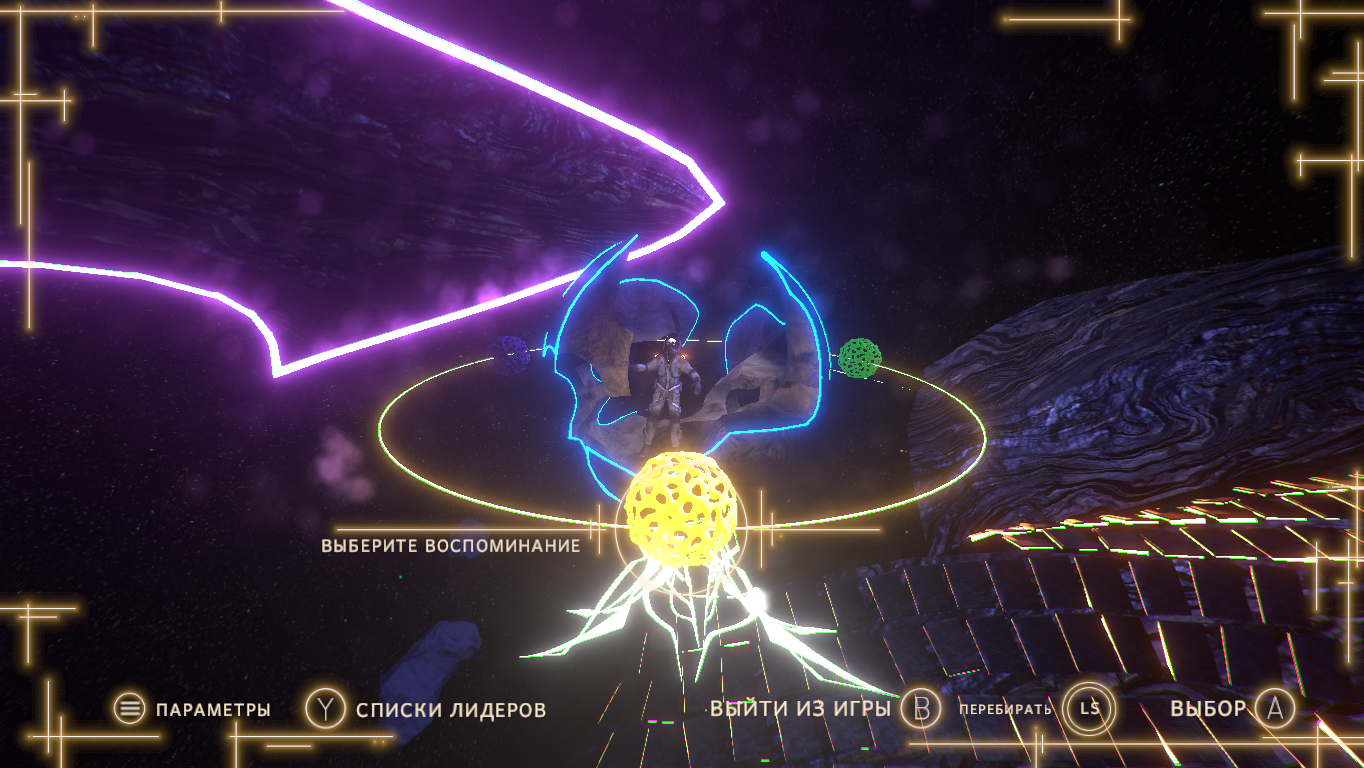
Task: Pick the green memory orb
Action: (x=859, y=358)
